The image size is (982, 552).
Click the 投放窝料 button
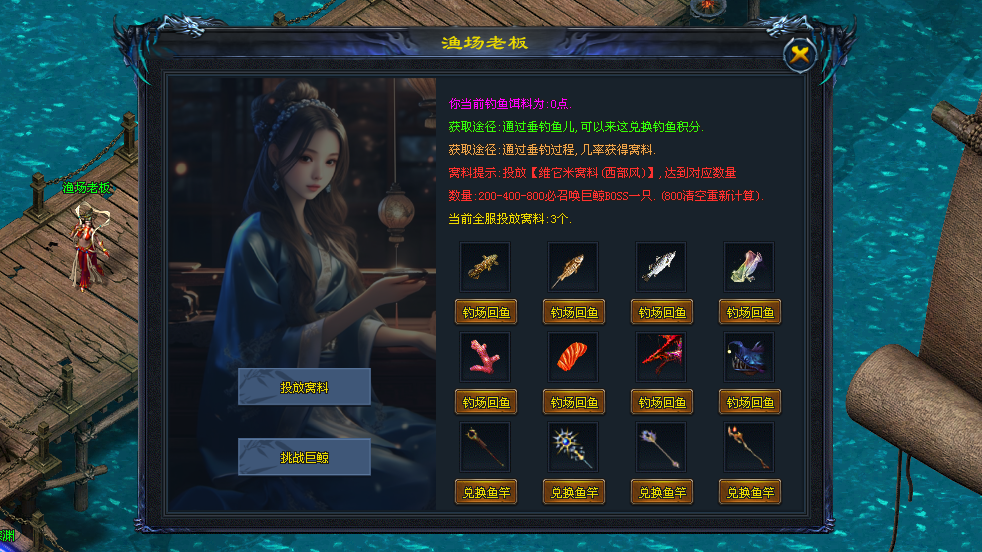pos(304,387)
